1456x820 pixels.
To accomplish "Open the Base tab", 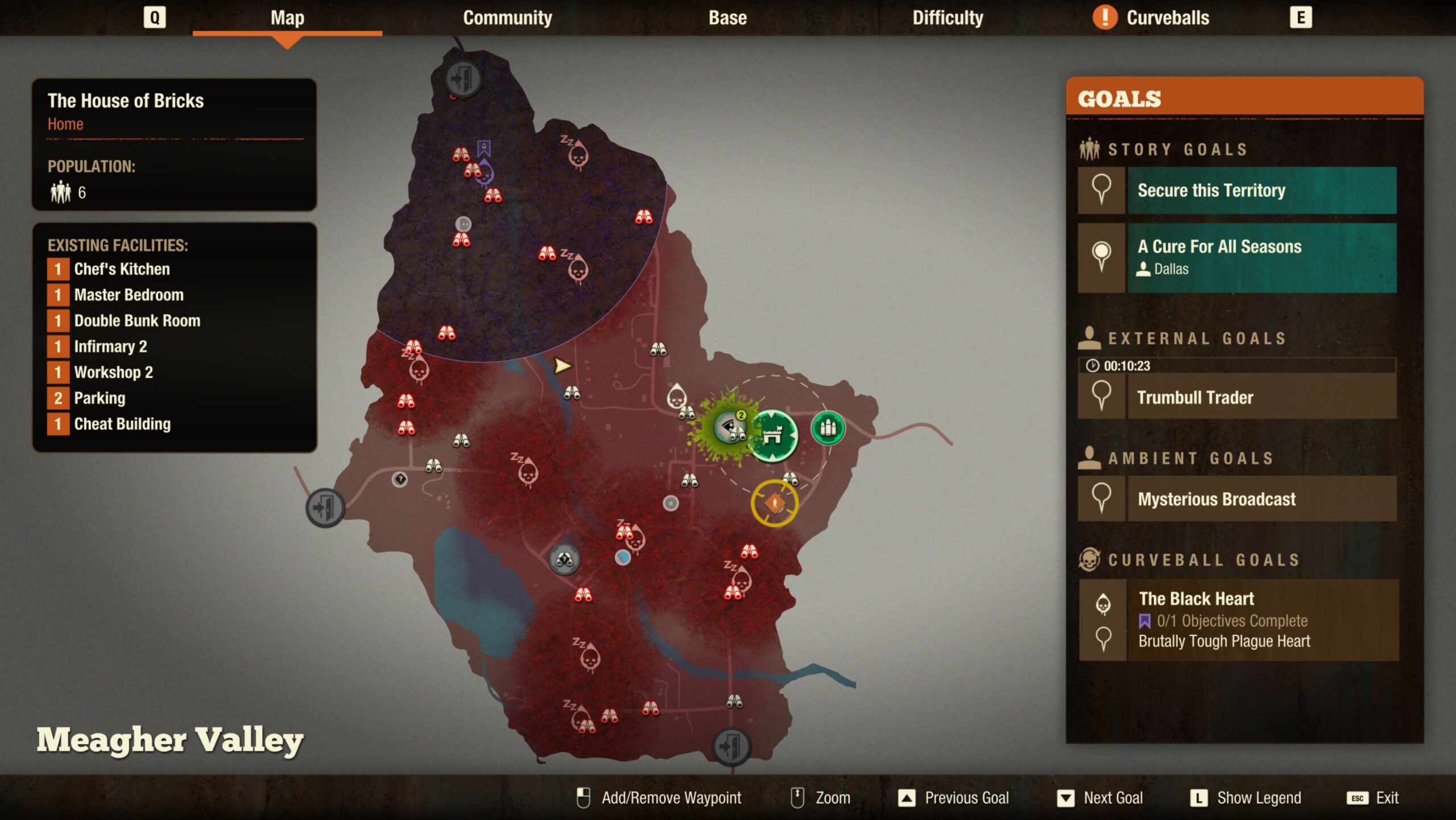I will [727, 18].
